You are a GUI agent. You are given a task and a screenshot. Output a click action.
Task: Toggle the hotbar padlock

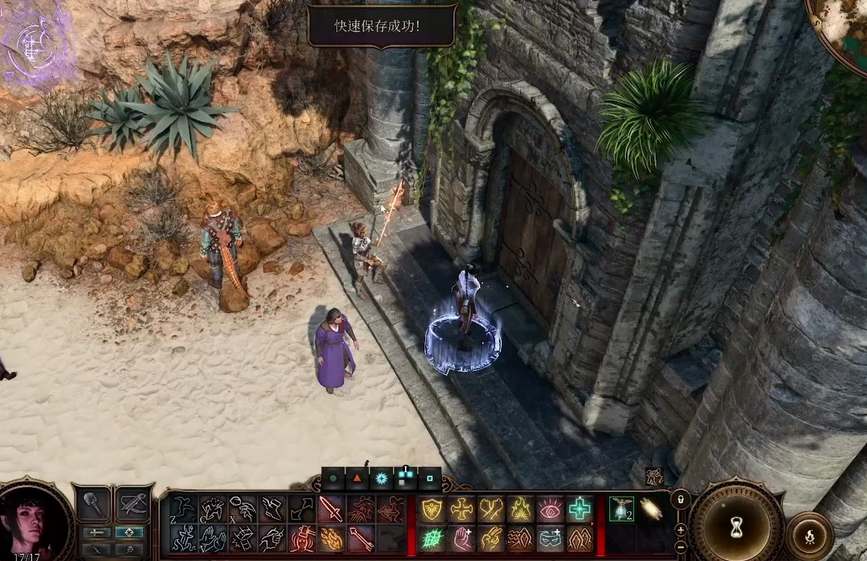pyautogui.click(x=681, y=498)
